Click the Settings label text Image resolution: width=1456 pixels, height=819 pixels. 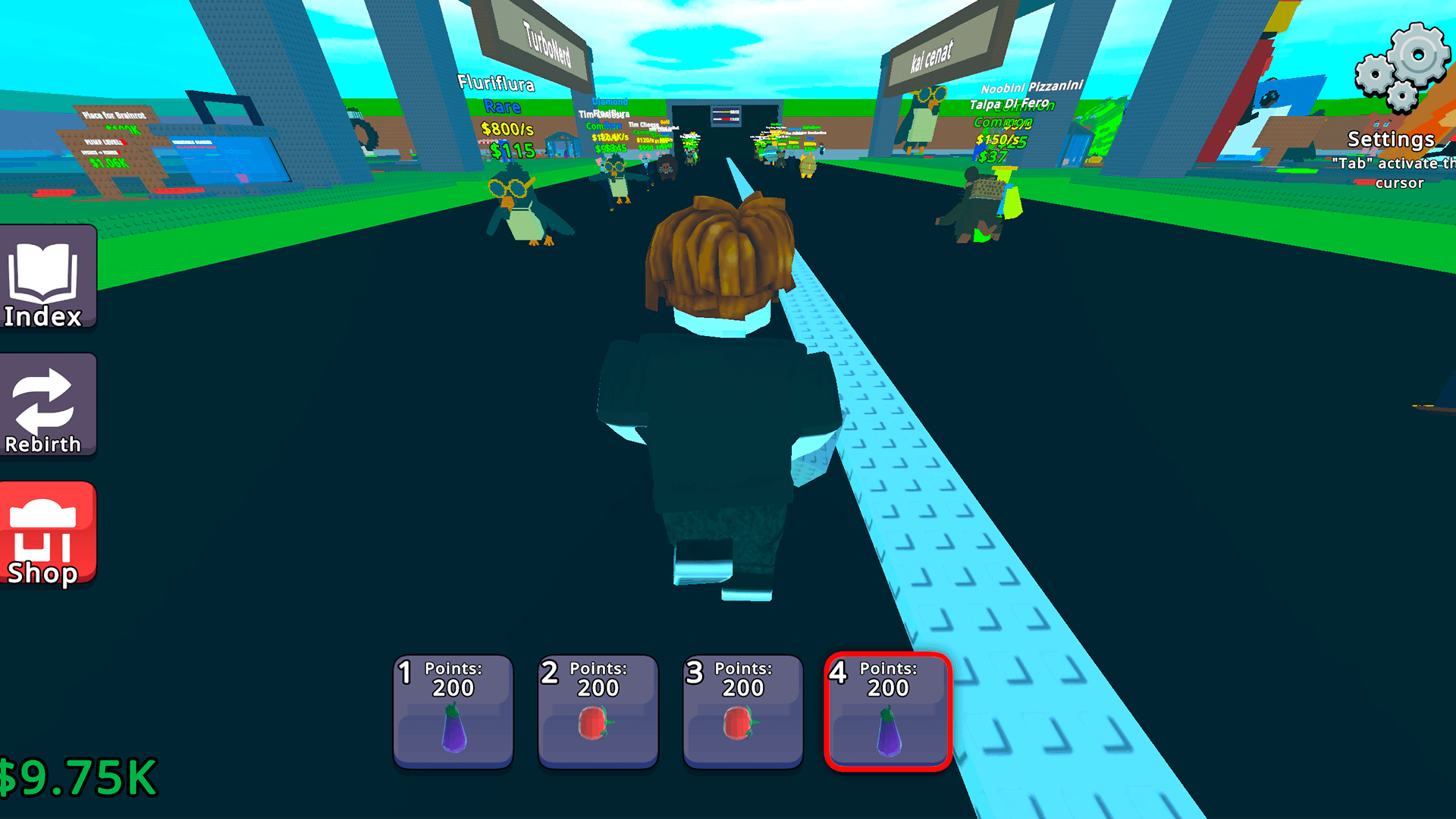pyautogui.click(x=1392, y=140)
